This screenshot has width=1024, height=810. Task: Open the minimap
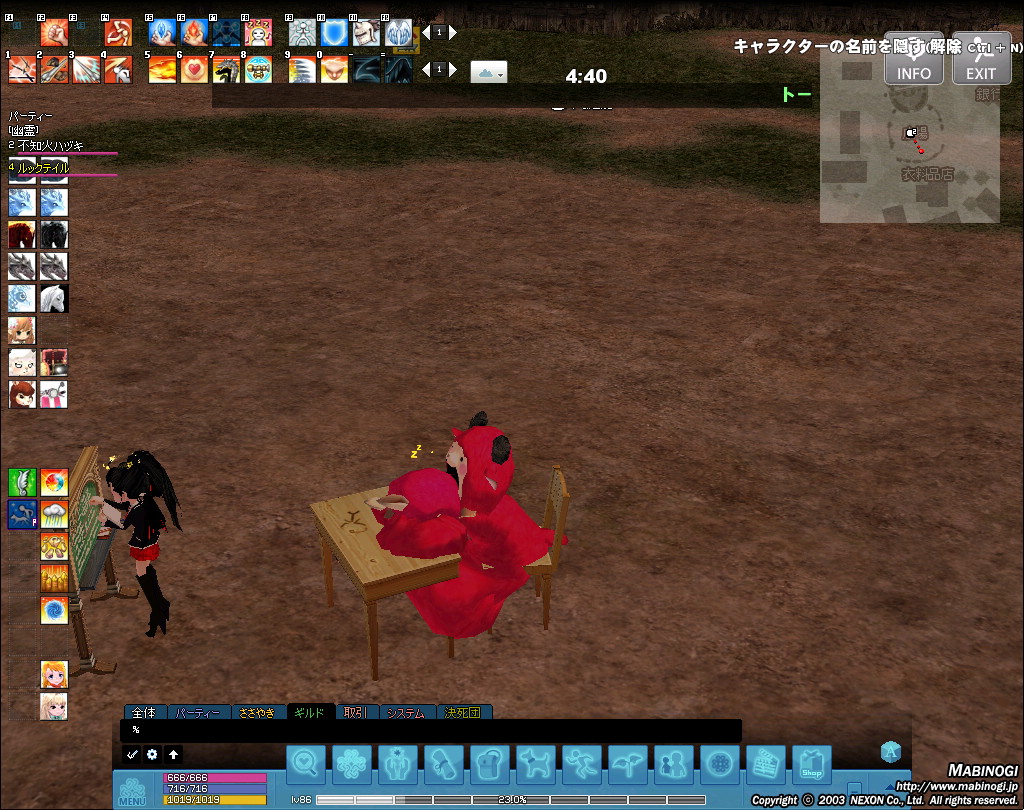coord(909,150)
